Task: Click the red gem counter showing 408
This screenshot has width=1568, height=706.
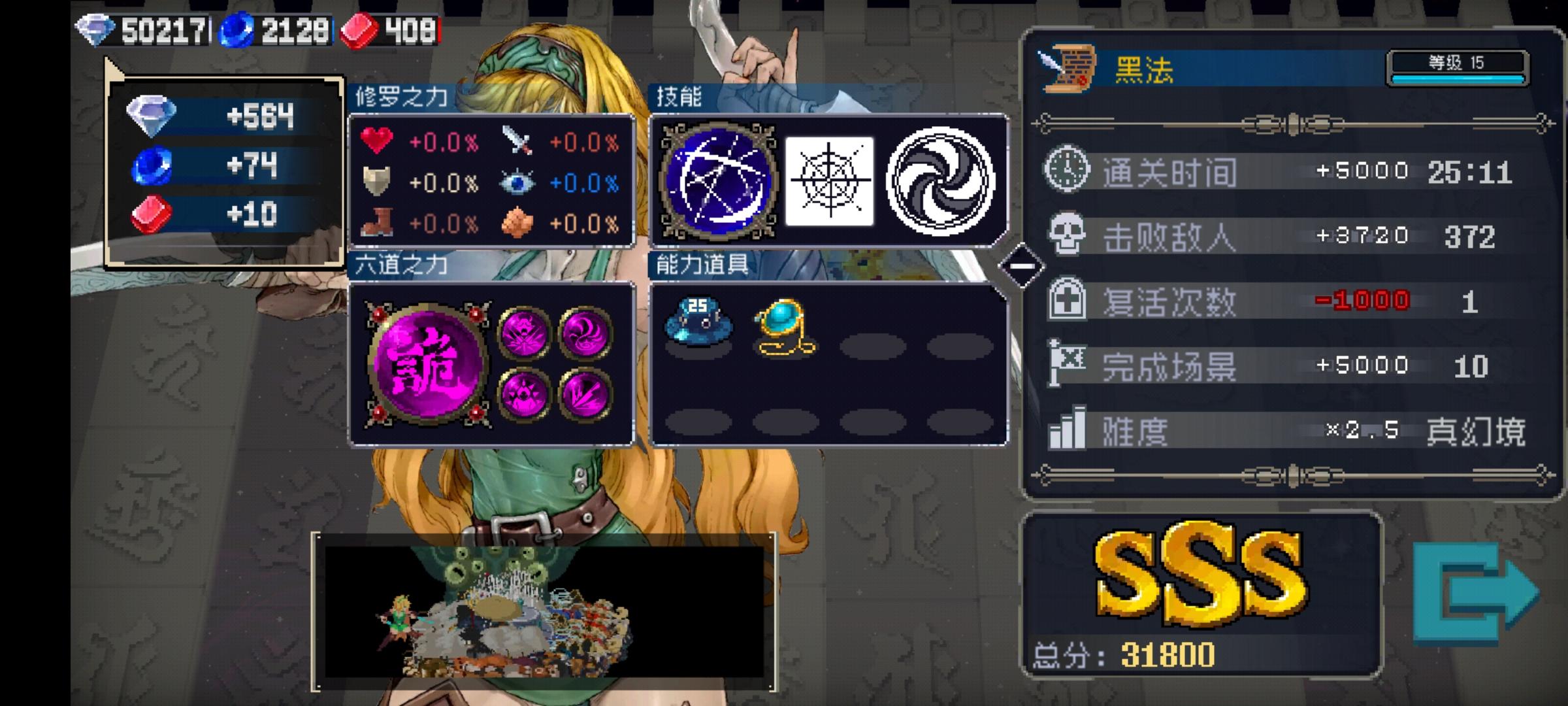Action: [x=392, y=27]
